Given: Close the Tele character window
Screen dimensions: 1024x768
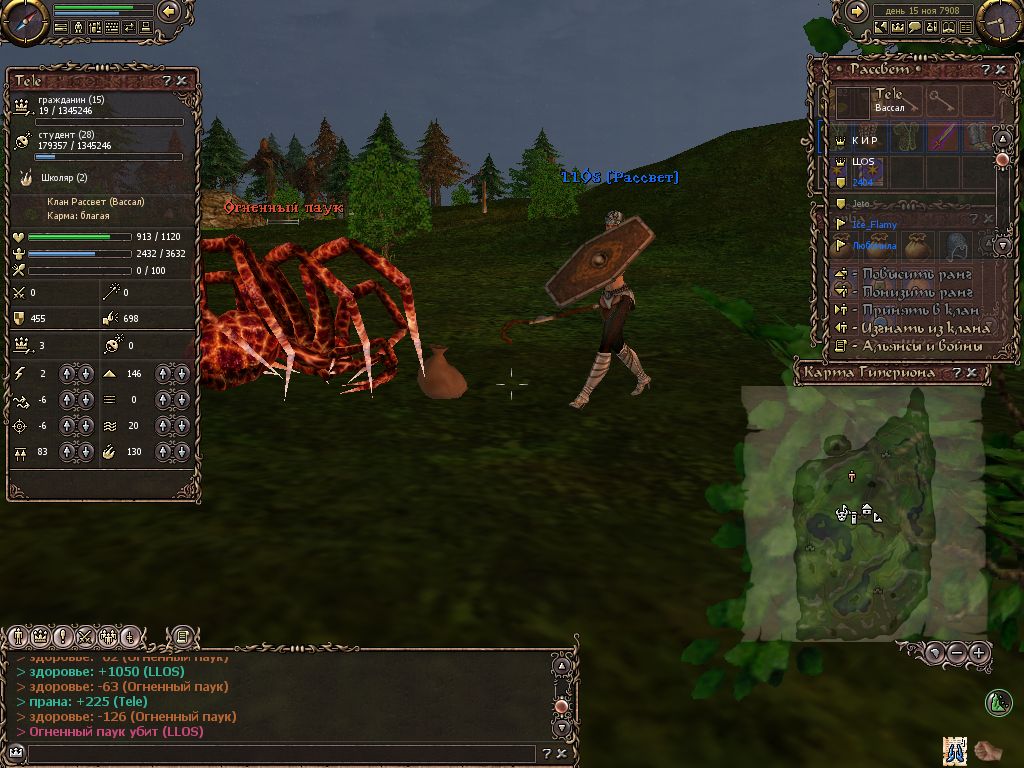Looking at the screenshot, I should coord(181,81).
